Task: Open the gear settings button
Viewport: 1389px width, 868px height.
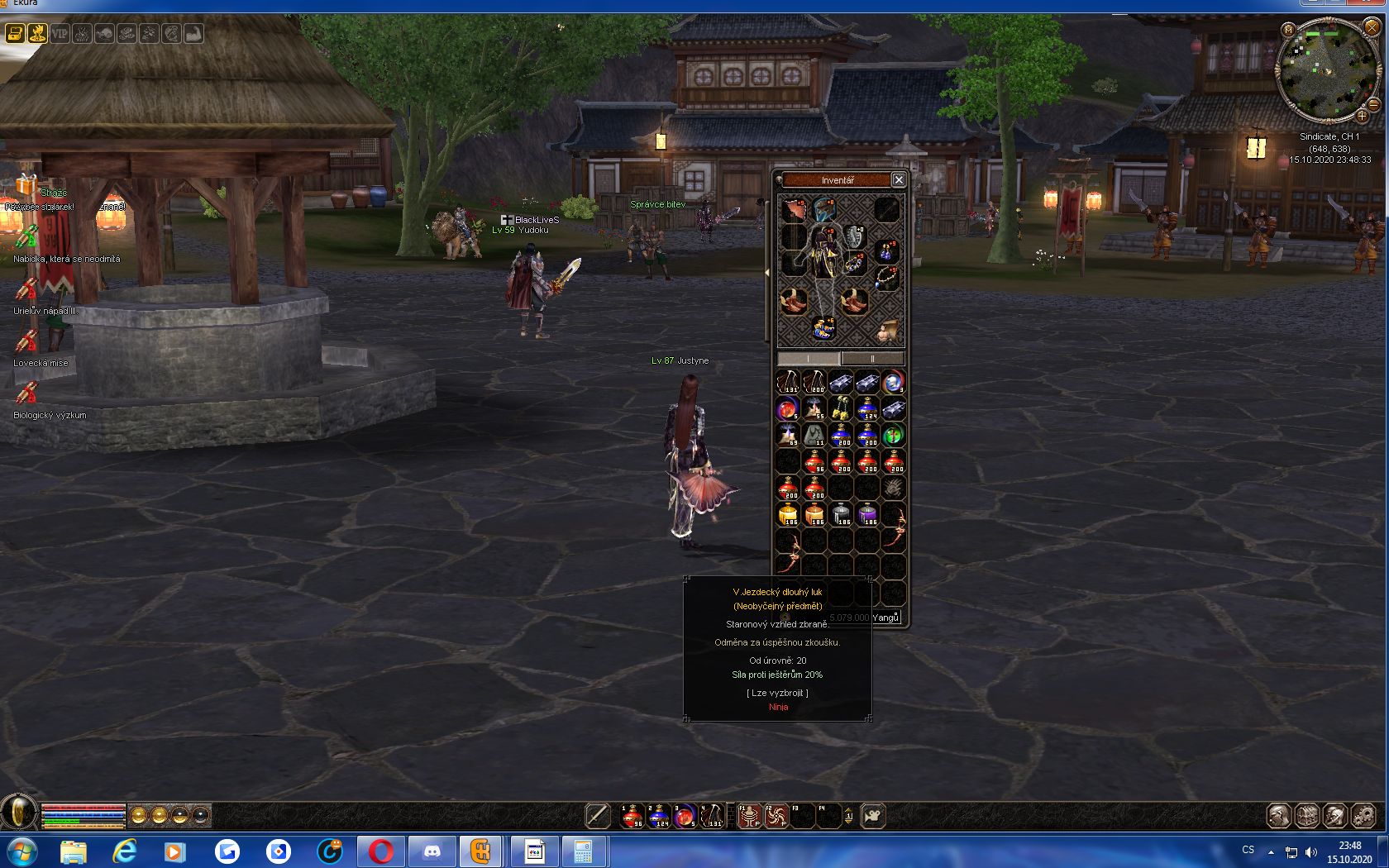Action: coord(1363,816)
